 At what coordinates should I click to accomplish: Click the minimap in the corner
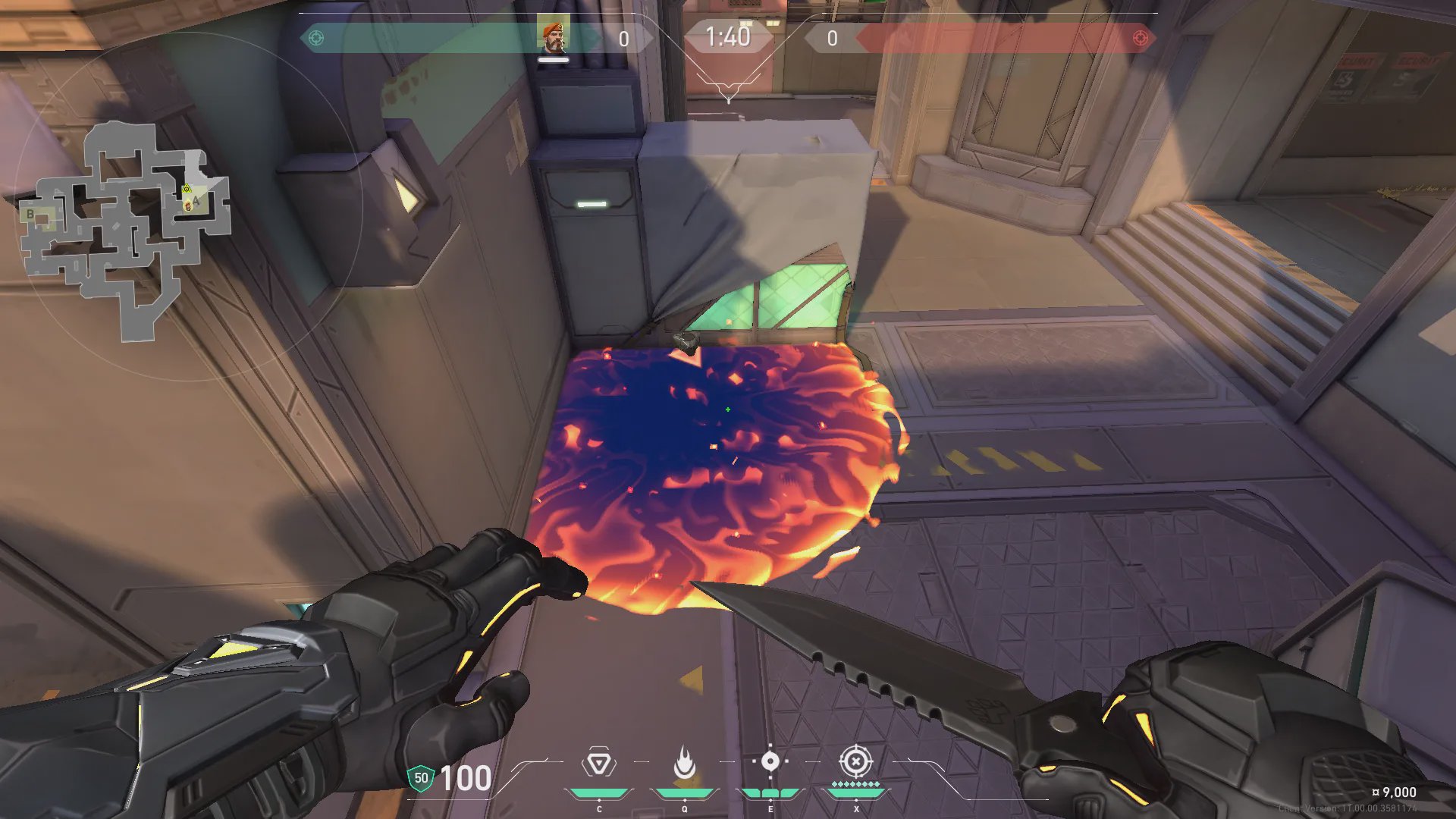pyautogui.click(x=125, y=227)
